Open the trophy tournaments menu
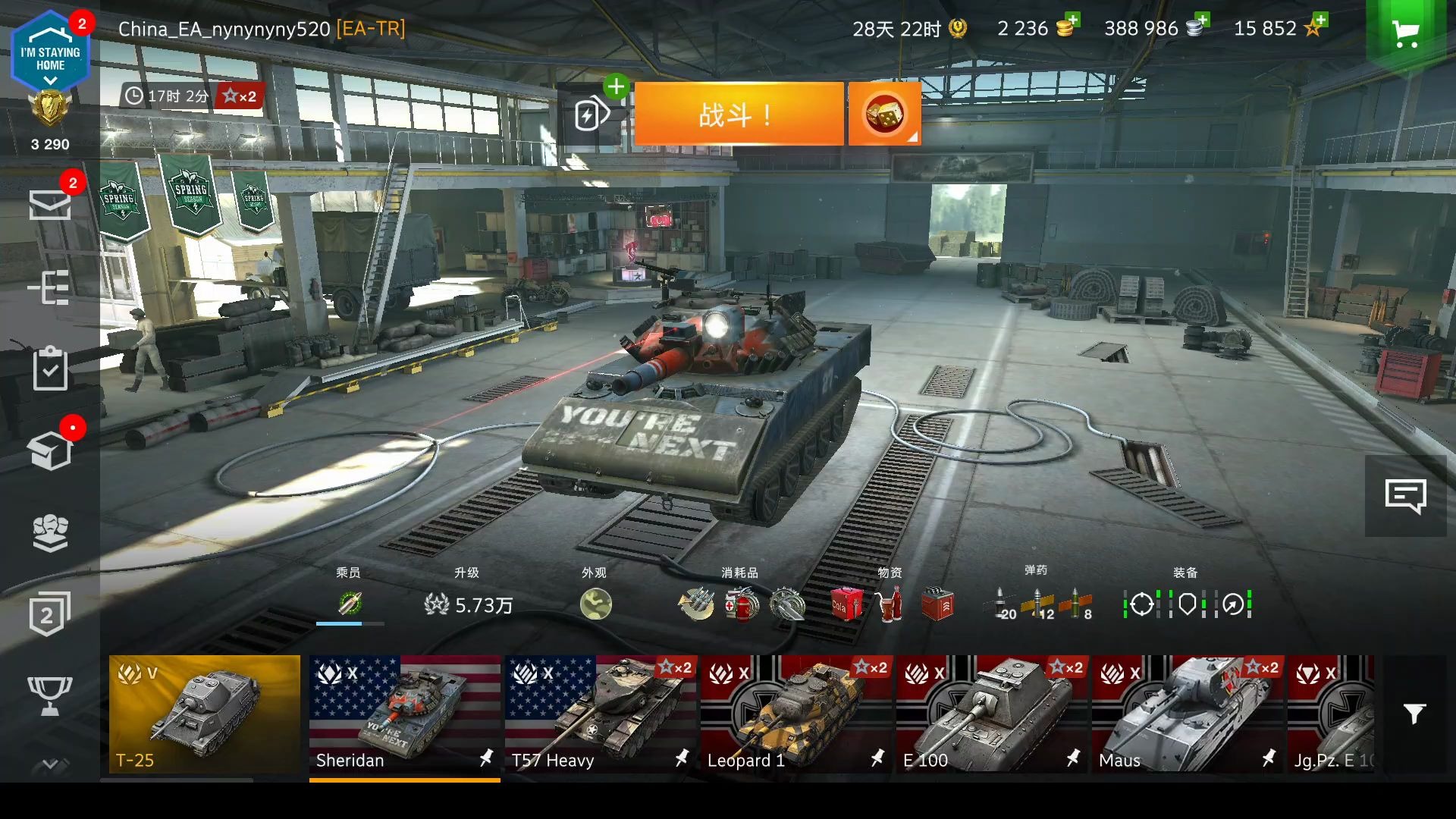This screenshot has height=819, width=1456. (x=50, y=695)
